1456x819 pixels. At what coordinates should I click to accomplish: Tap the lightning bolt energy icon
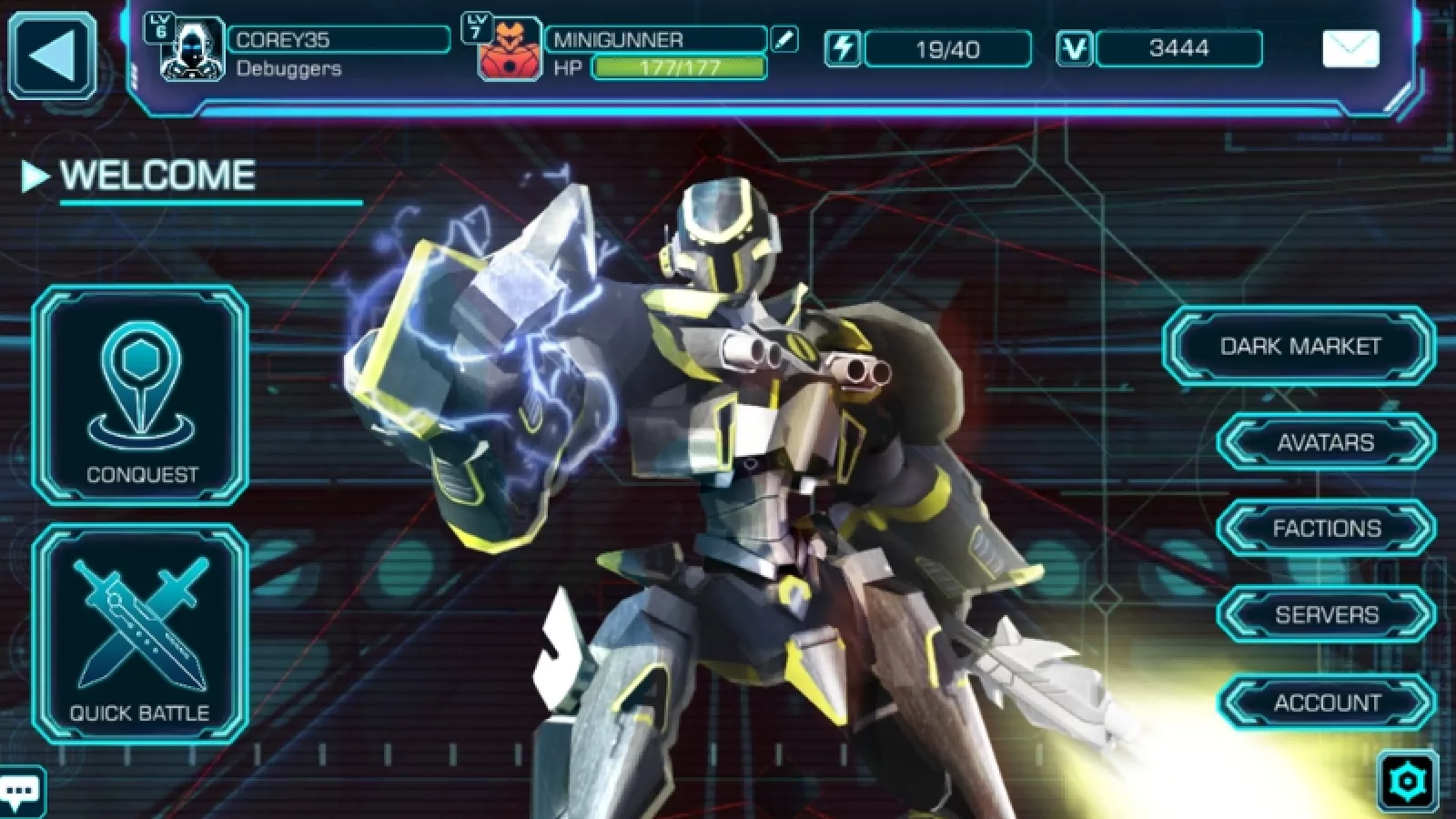[843, 48]
